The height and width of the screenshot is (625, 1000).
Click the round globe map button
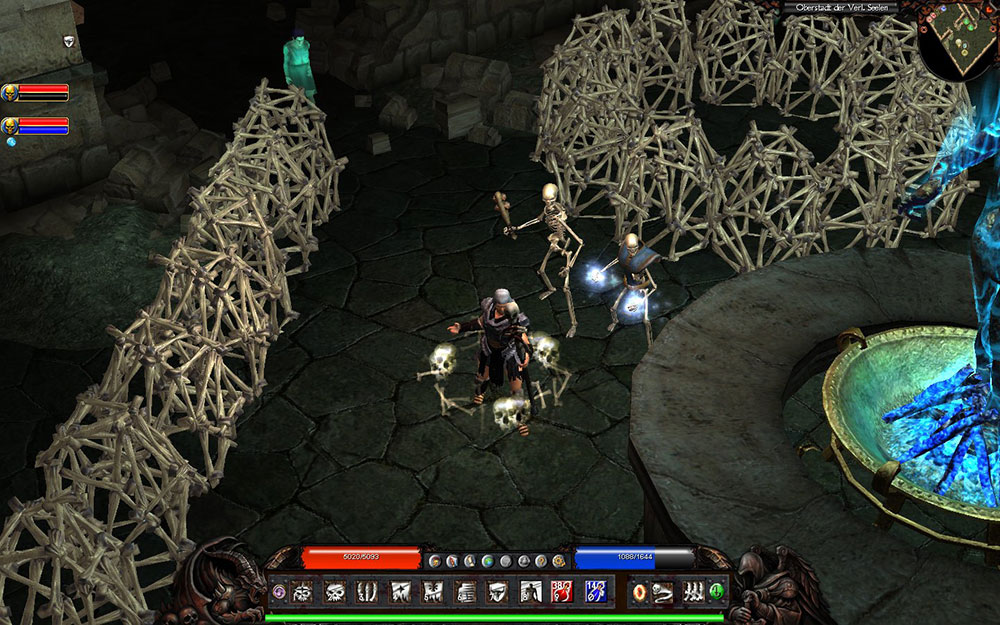487,561
